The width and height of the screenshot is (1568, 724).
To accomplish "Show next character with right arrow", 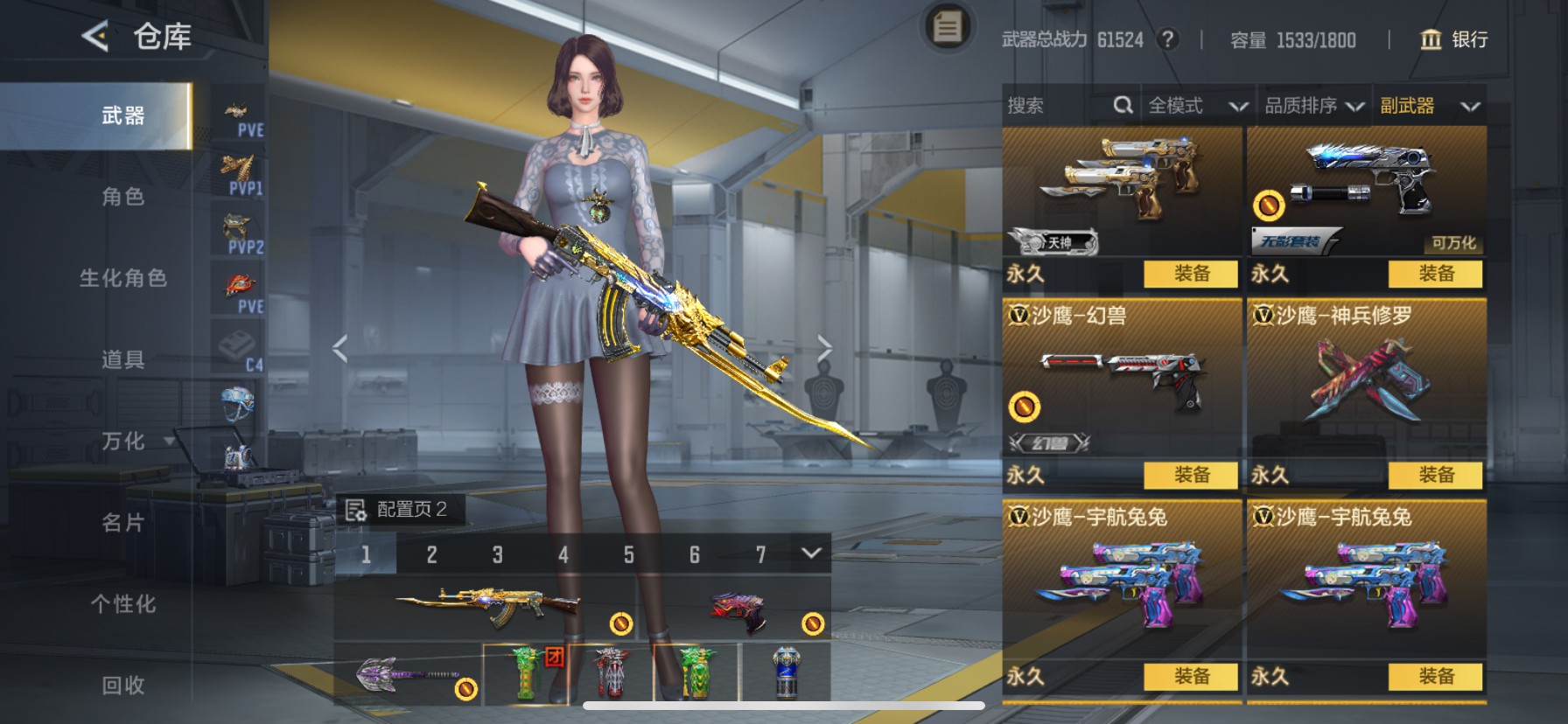I will point(824,348).
